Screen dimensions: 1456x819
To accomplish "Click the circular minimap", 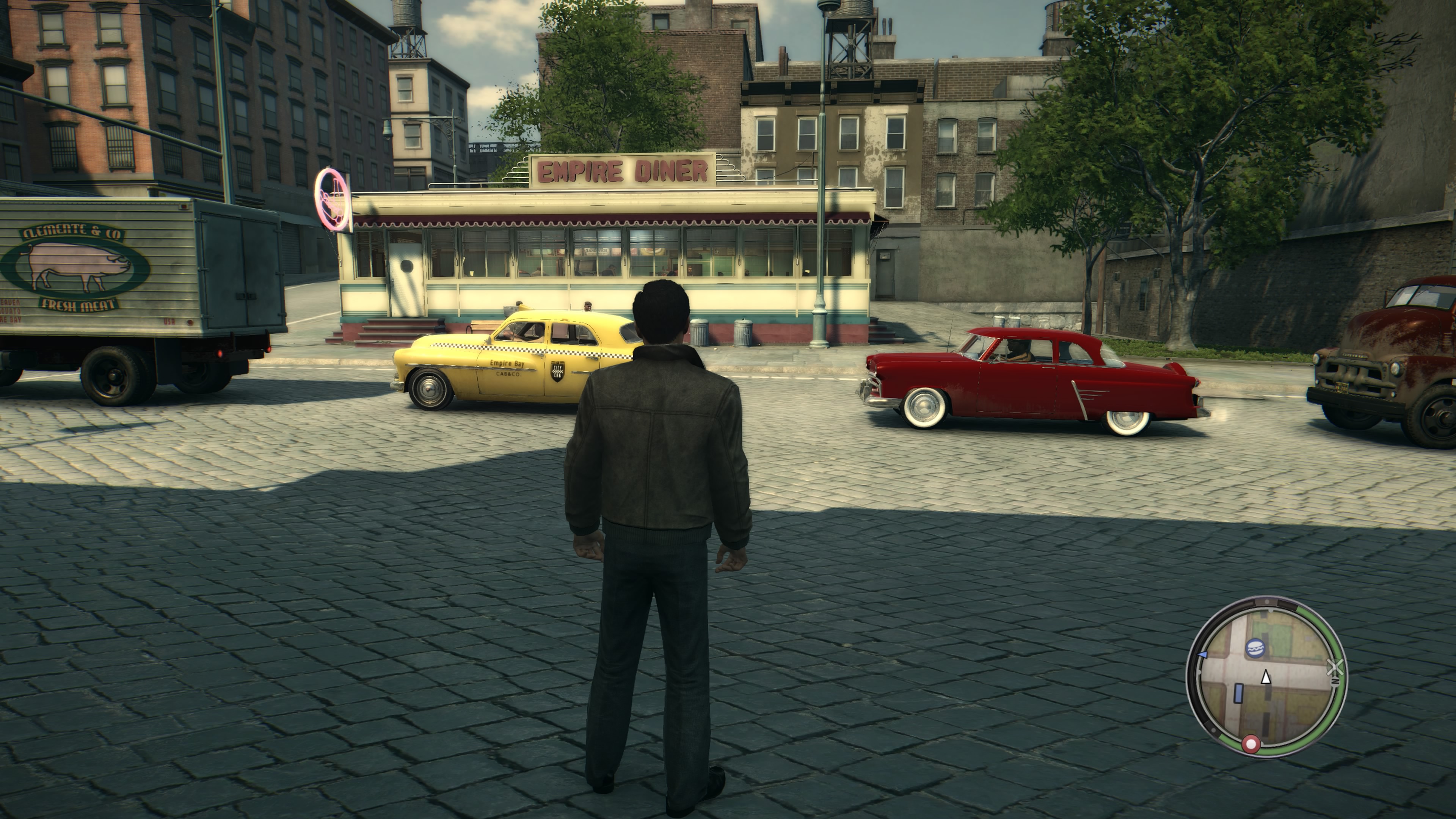I will (x=1266, y=676).
